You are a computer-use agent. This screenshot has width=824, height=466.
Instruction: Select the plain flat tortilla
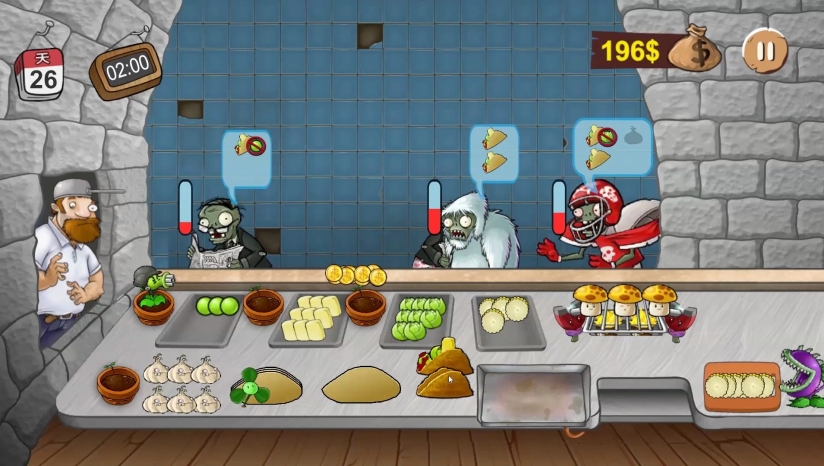tap(361, 385)
